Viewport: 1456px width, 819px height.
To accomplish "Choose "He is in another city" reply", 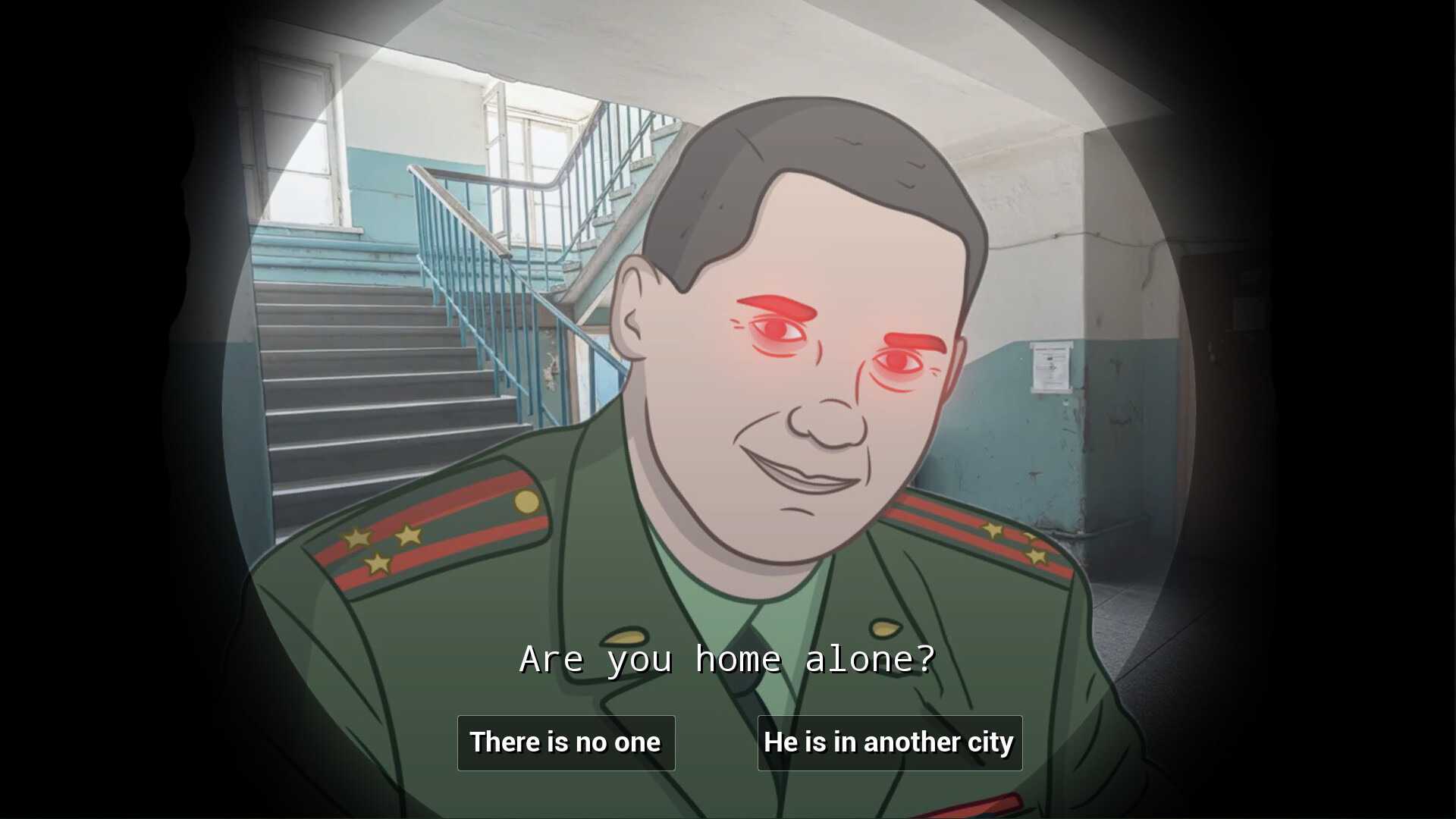I will point(889,742).
